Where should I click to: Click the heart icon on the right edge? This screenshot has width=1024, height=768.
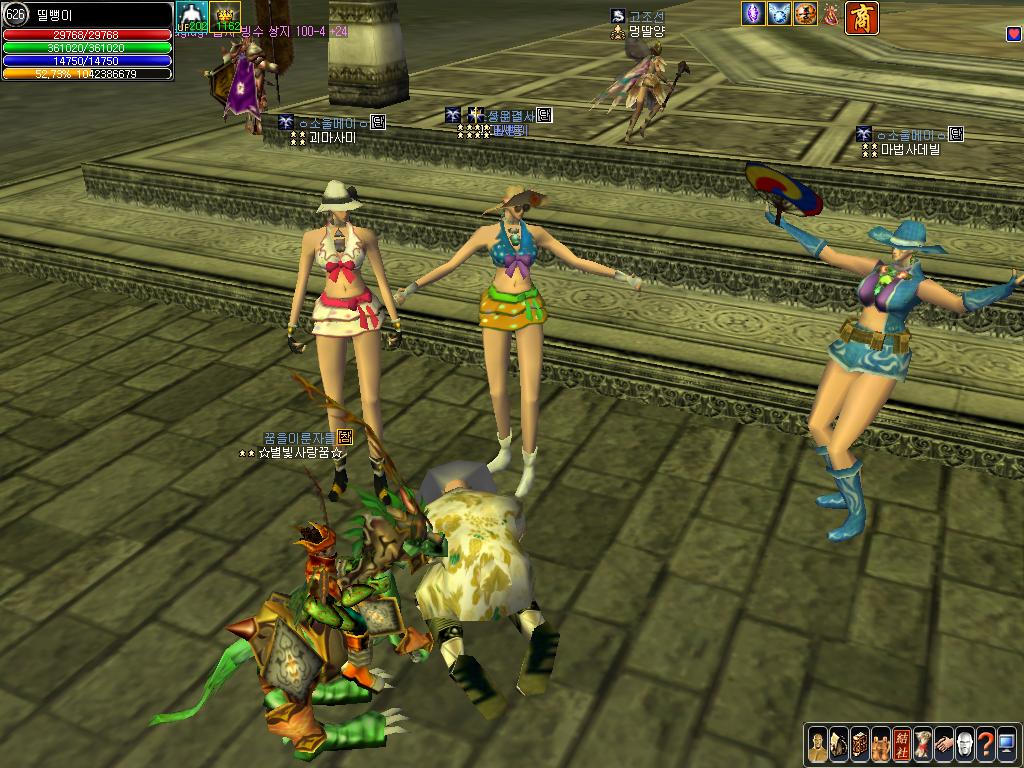click(1014, 34)
